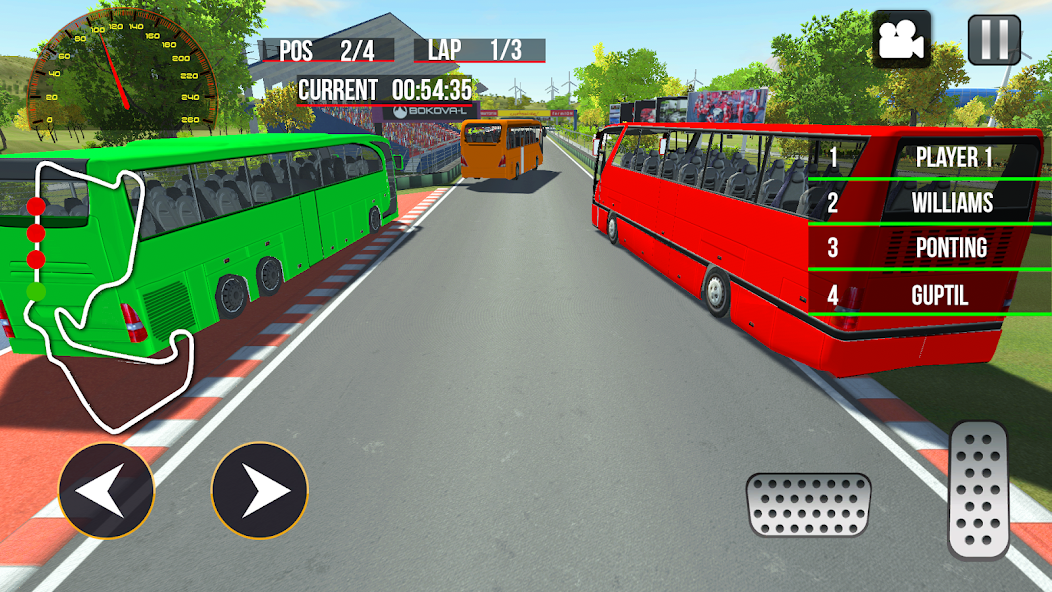Select the Guptil leaderboard row

pyautogui.click(x=930, y=295)
